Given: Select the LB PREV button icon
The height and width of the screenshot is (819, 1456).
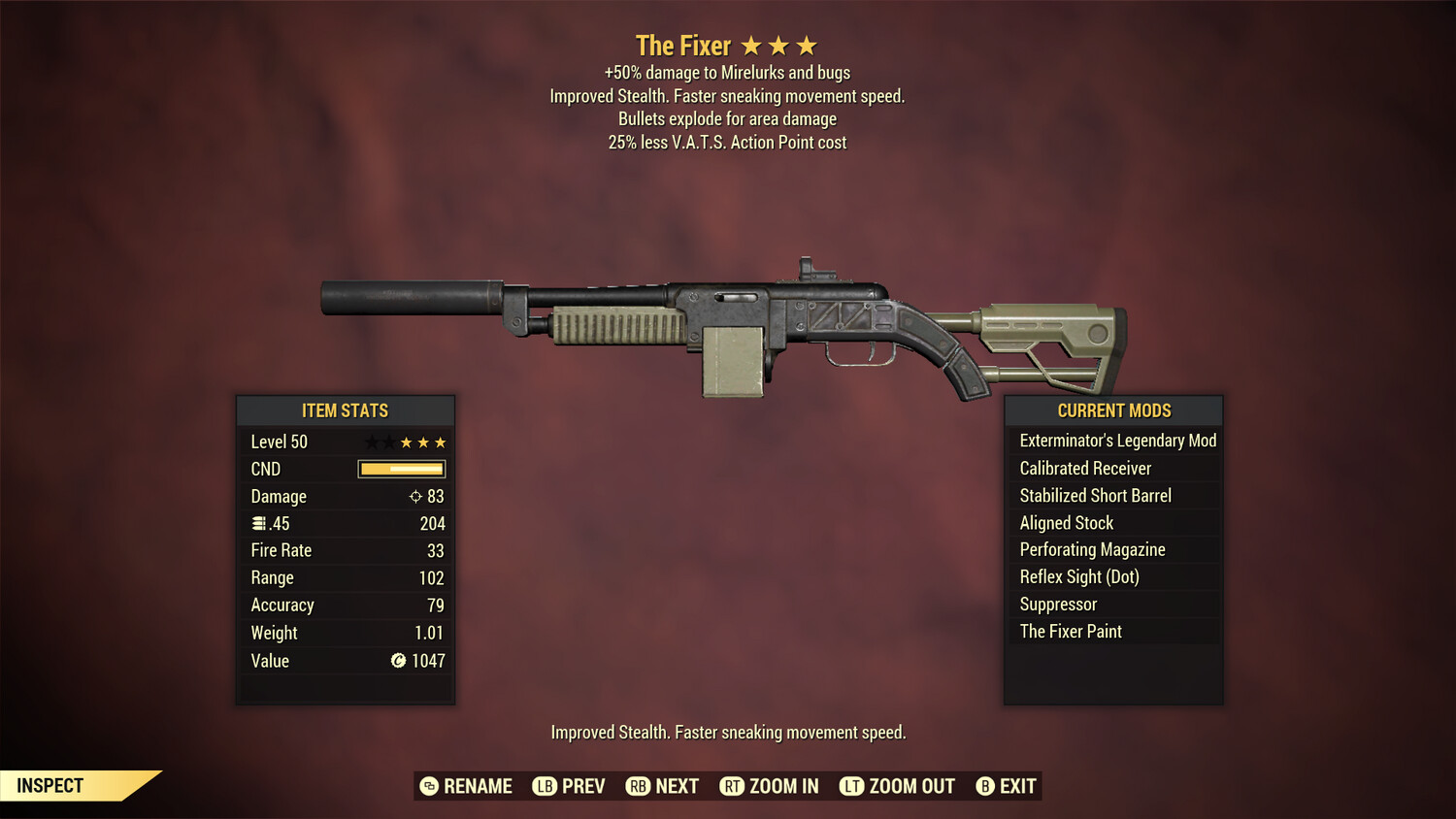Looking at the screenshot, I should 546,786.
